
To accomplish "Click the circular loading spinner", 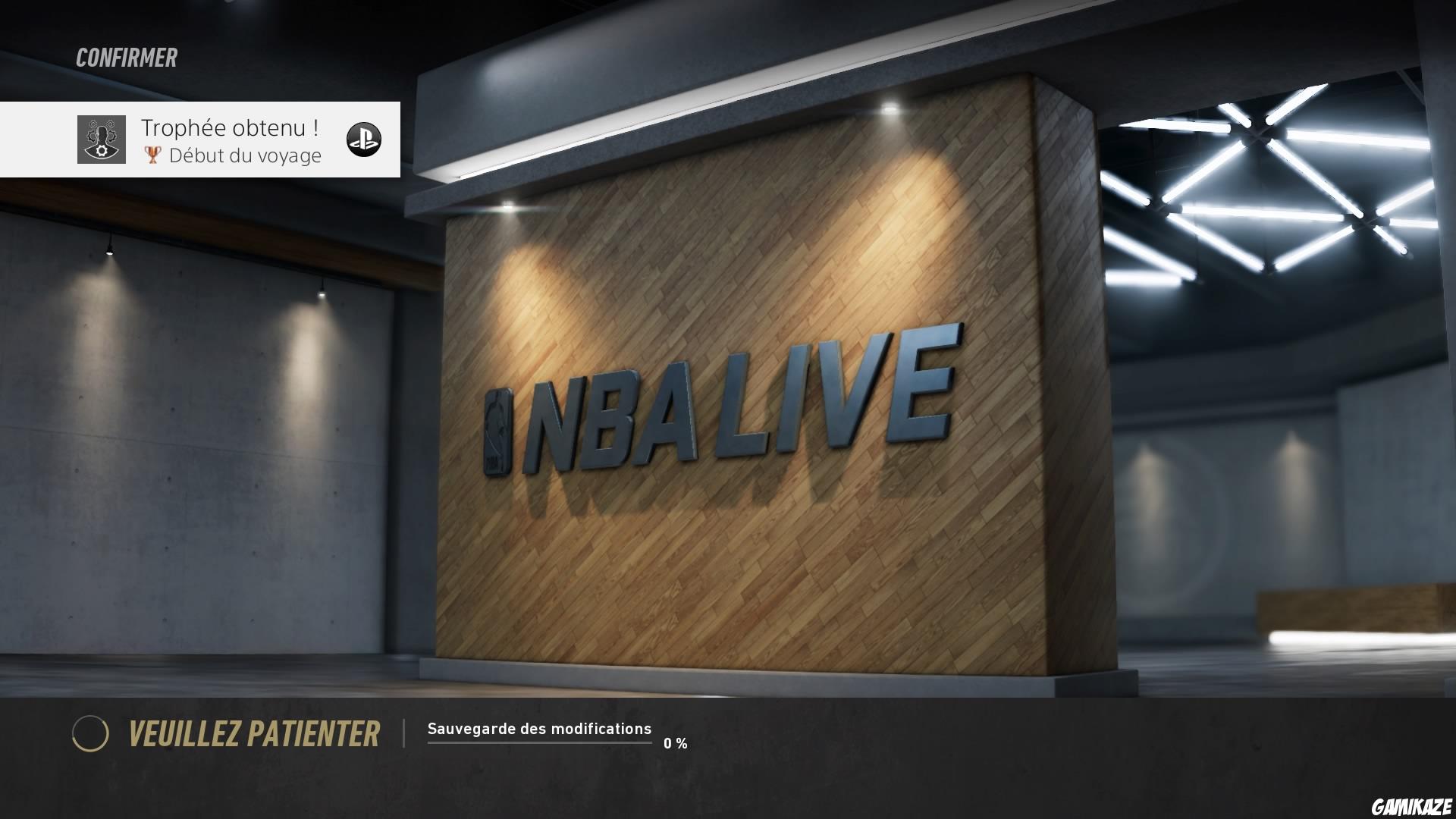I will (x=91, y=735).
